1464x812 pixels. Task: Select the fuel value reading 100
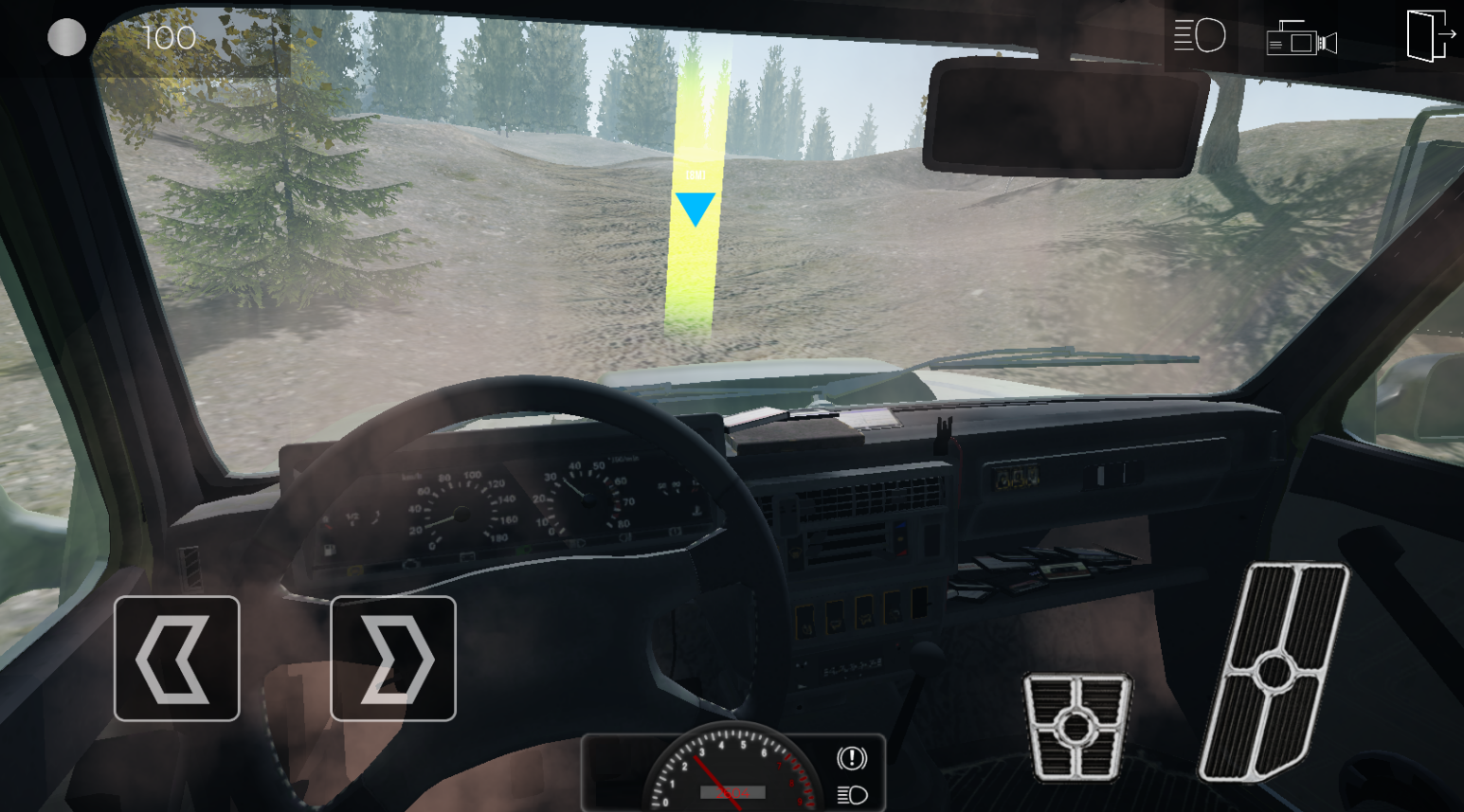169,38
